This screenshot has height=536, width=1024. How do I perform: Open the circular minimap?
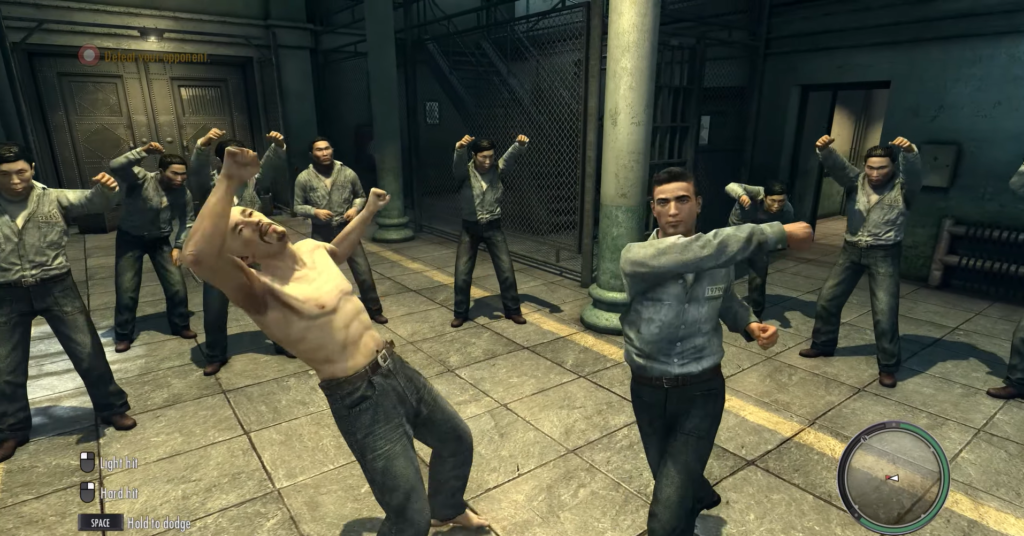pos(893,476)
